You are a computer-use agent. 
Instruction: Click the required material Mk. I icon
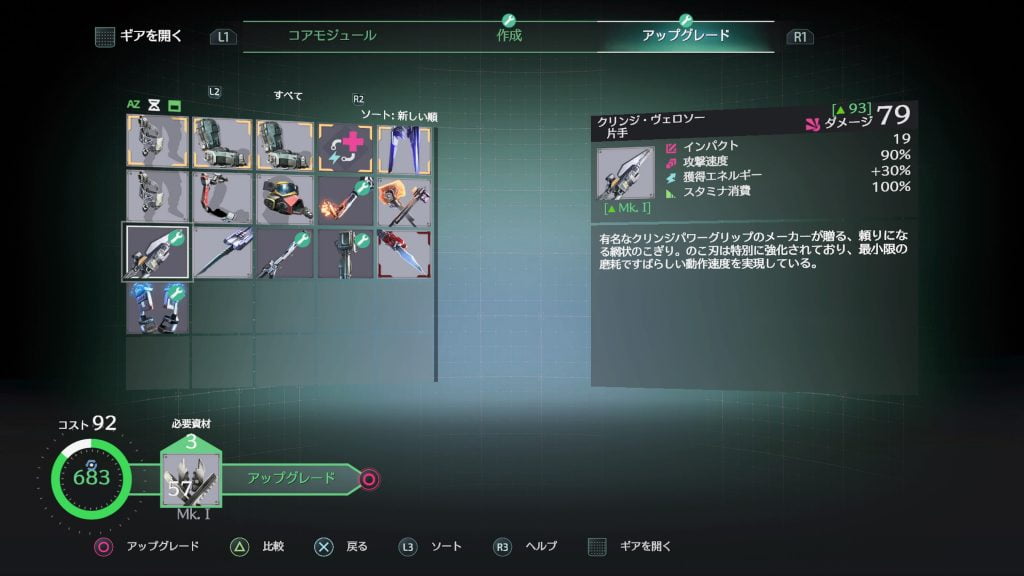point(190,480)
